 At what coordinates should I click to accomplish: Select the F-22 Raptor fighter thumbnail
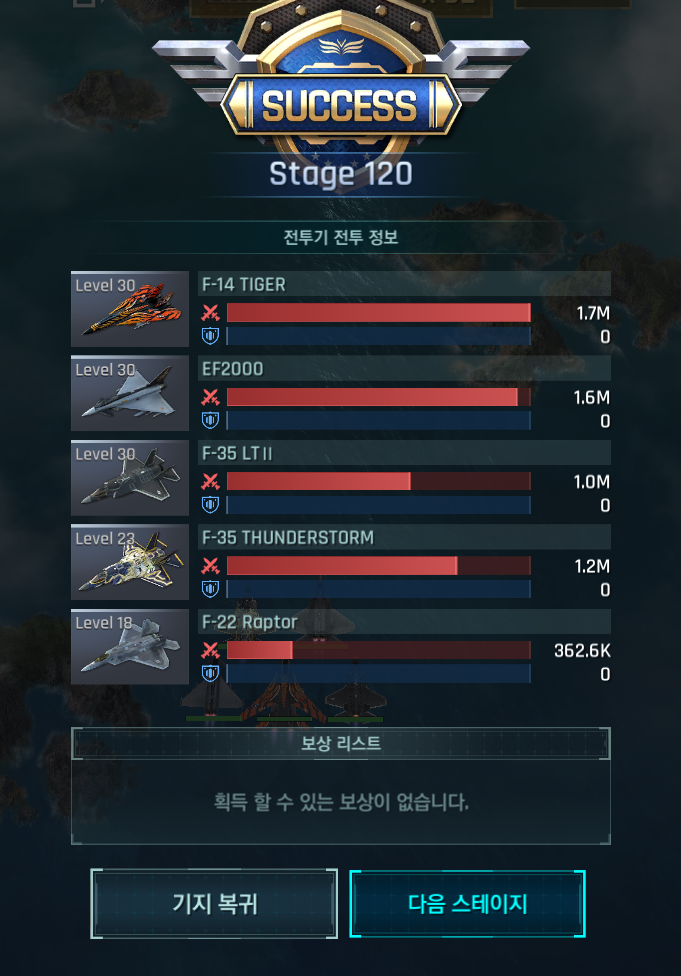click(x=130, y=646)
